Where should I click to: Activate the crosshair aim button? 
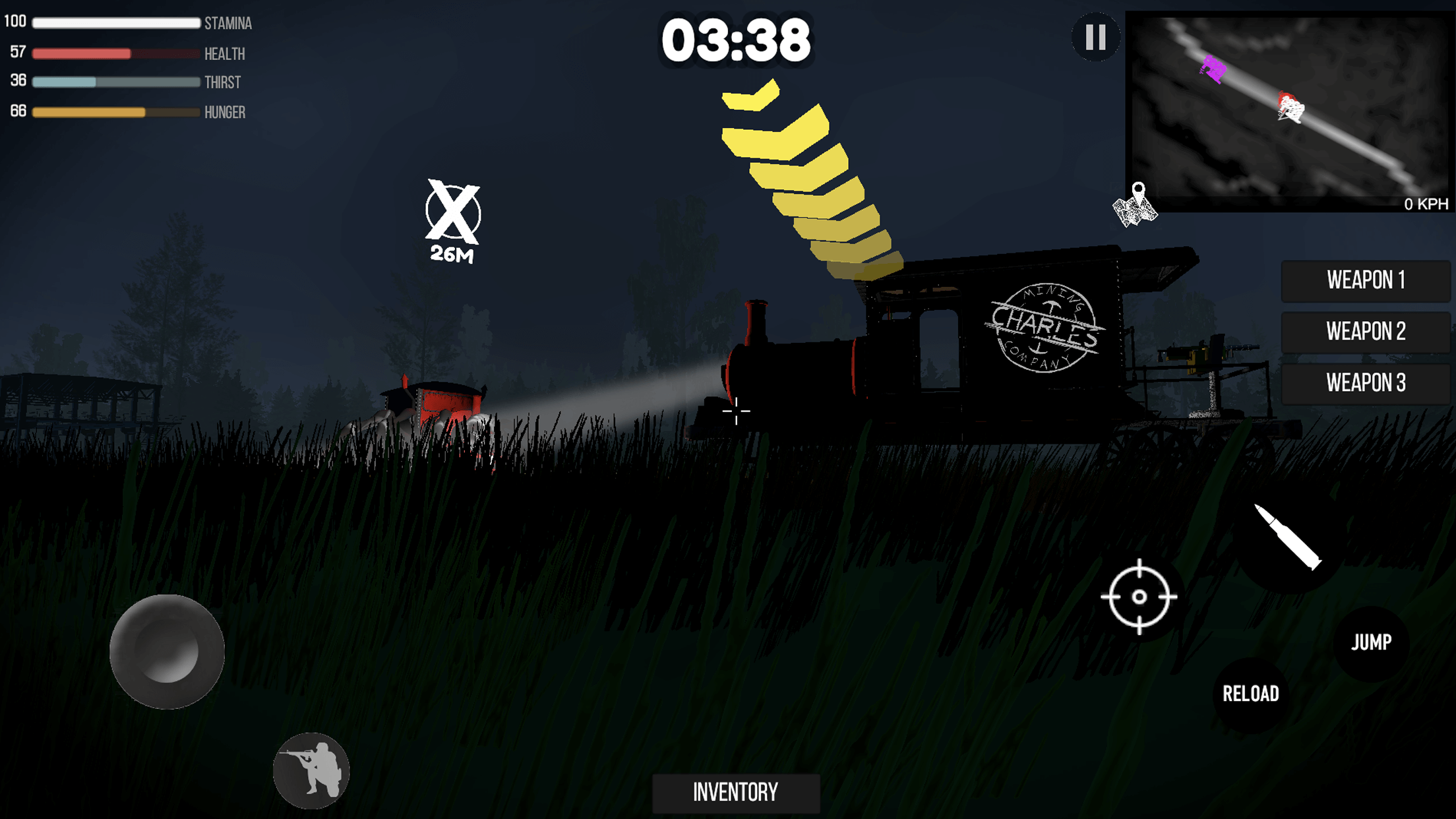click(1139, 597)
